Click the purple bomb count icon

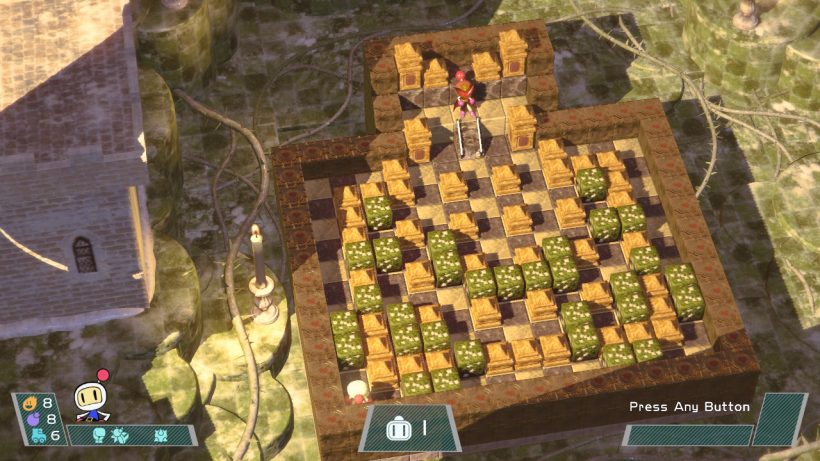(31, 420)
